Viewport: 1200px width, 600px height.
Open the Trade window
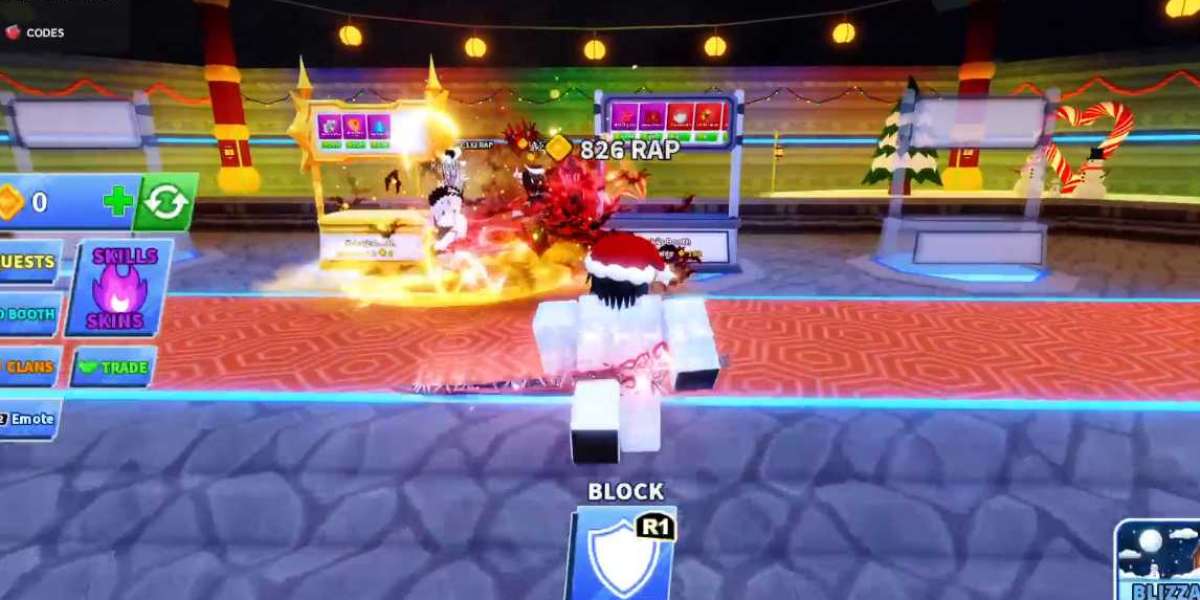114,367
